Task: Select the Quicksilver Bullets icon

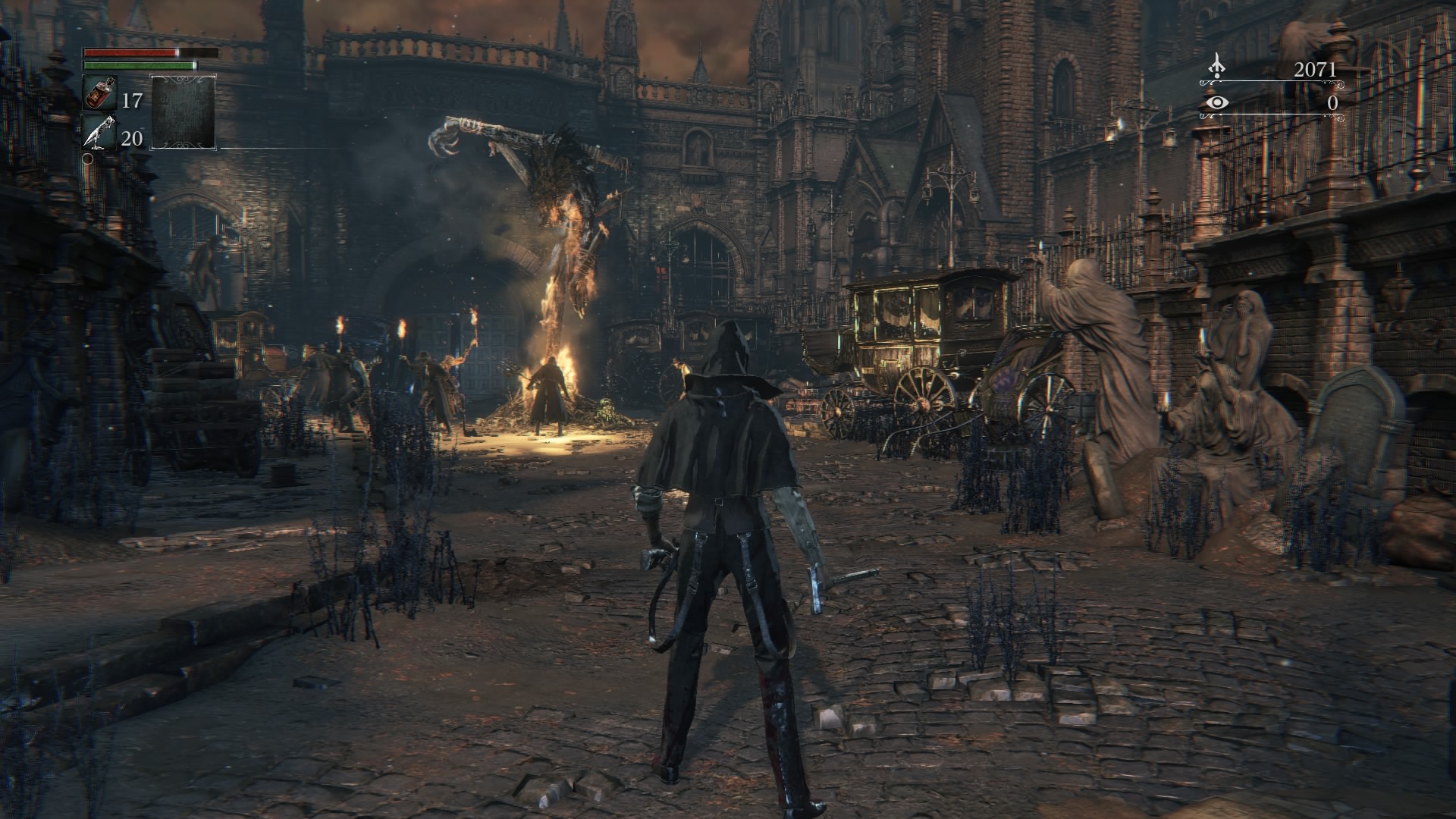Action: (99, 133)
